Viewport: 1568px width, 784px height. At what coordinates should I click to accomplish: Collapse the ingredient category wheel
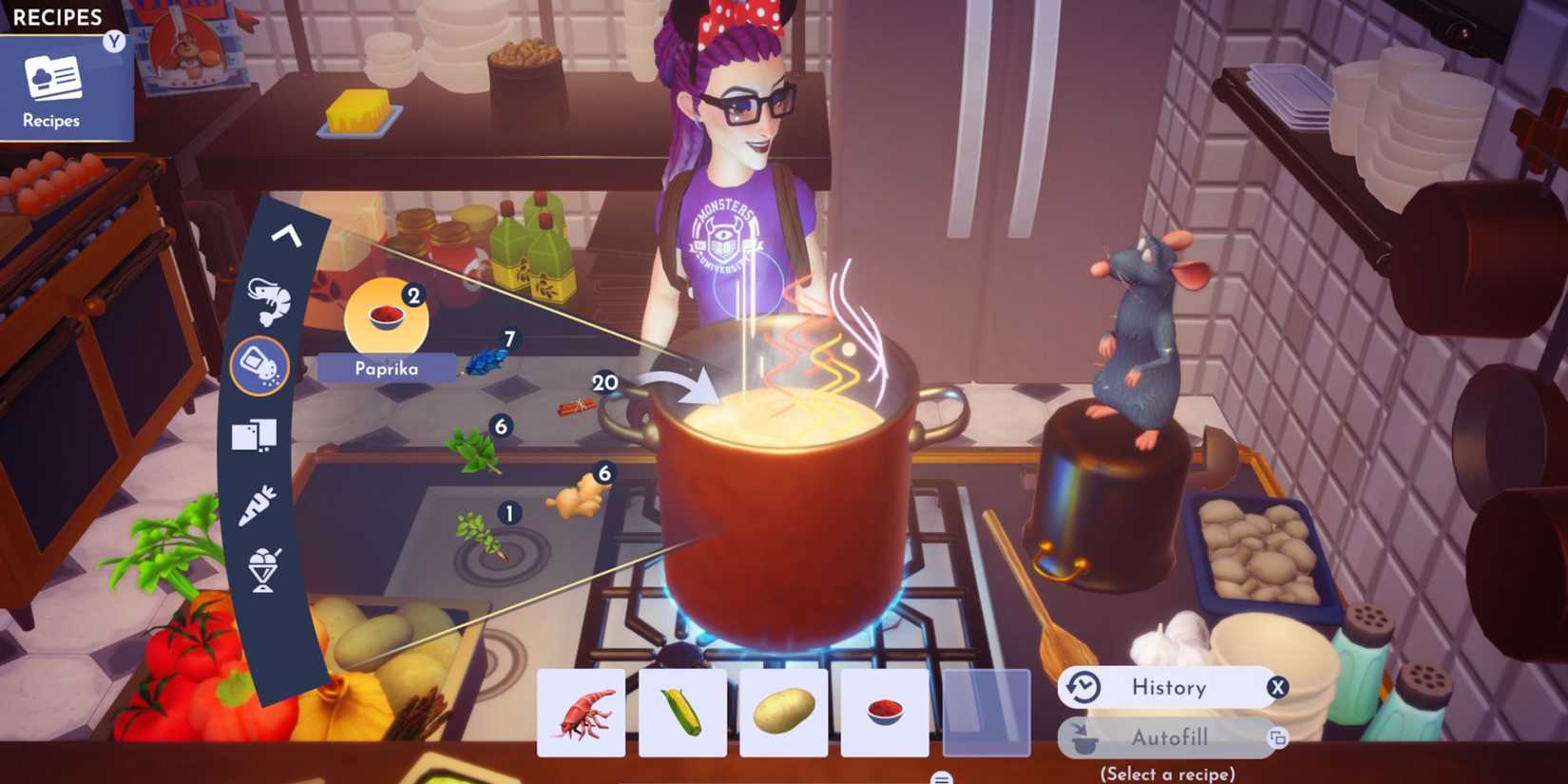[x=285, y=236]
